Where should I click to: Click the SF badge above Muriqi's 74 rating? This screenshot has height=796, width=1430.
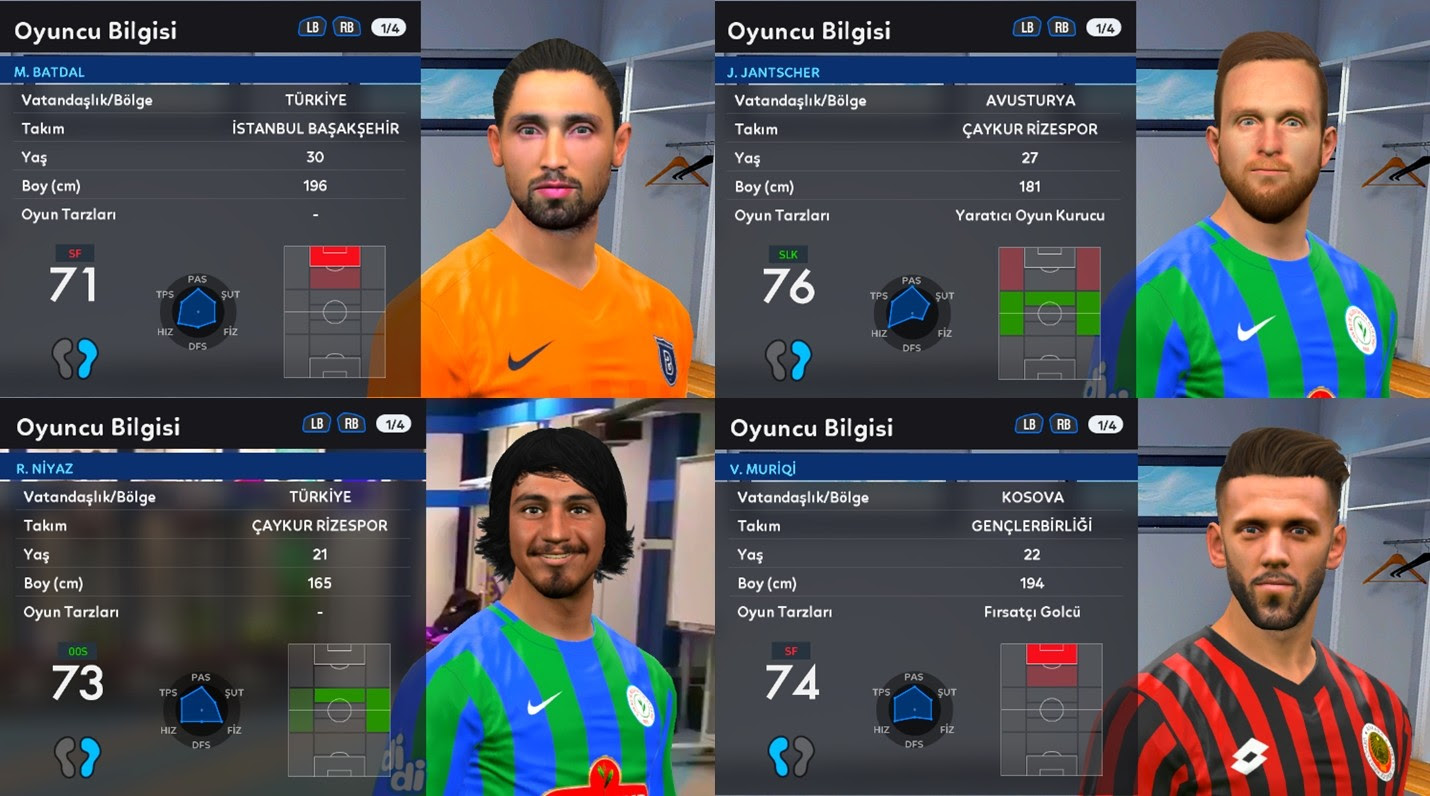[x=790, y=650]
